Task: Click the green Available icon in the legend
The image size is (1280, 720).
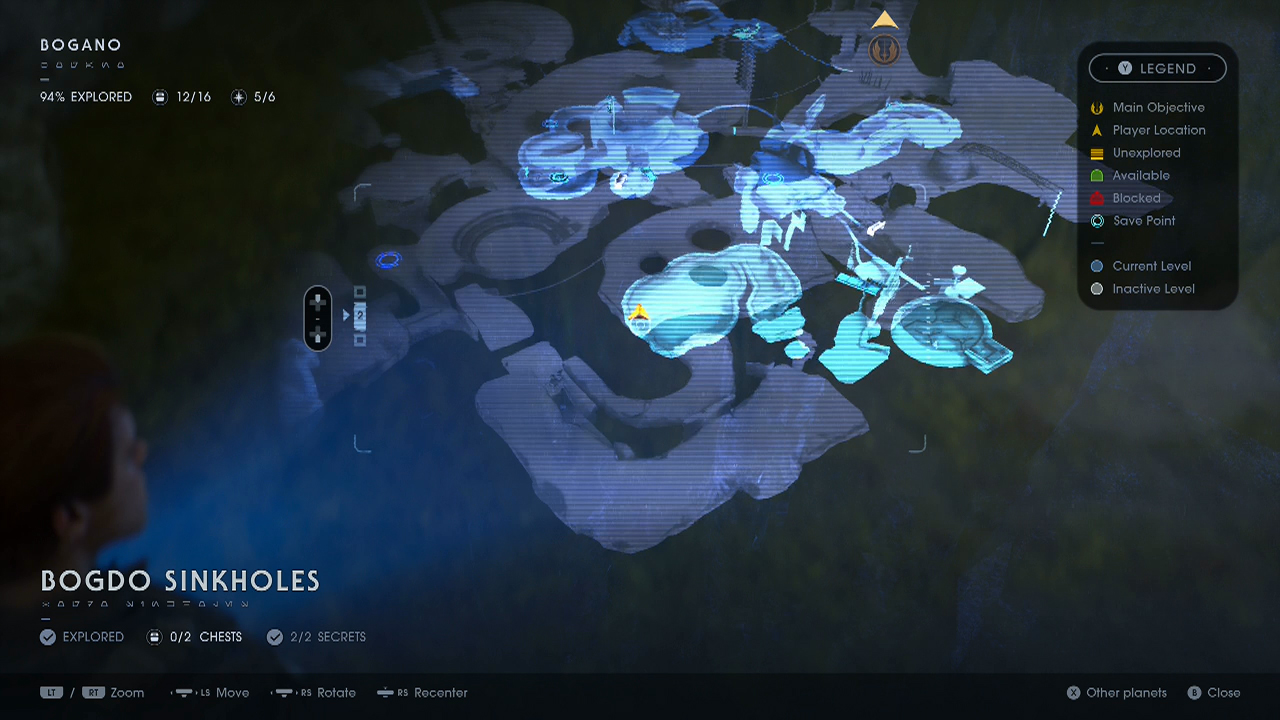Action: (x=1096, y=175)
